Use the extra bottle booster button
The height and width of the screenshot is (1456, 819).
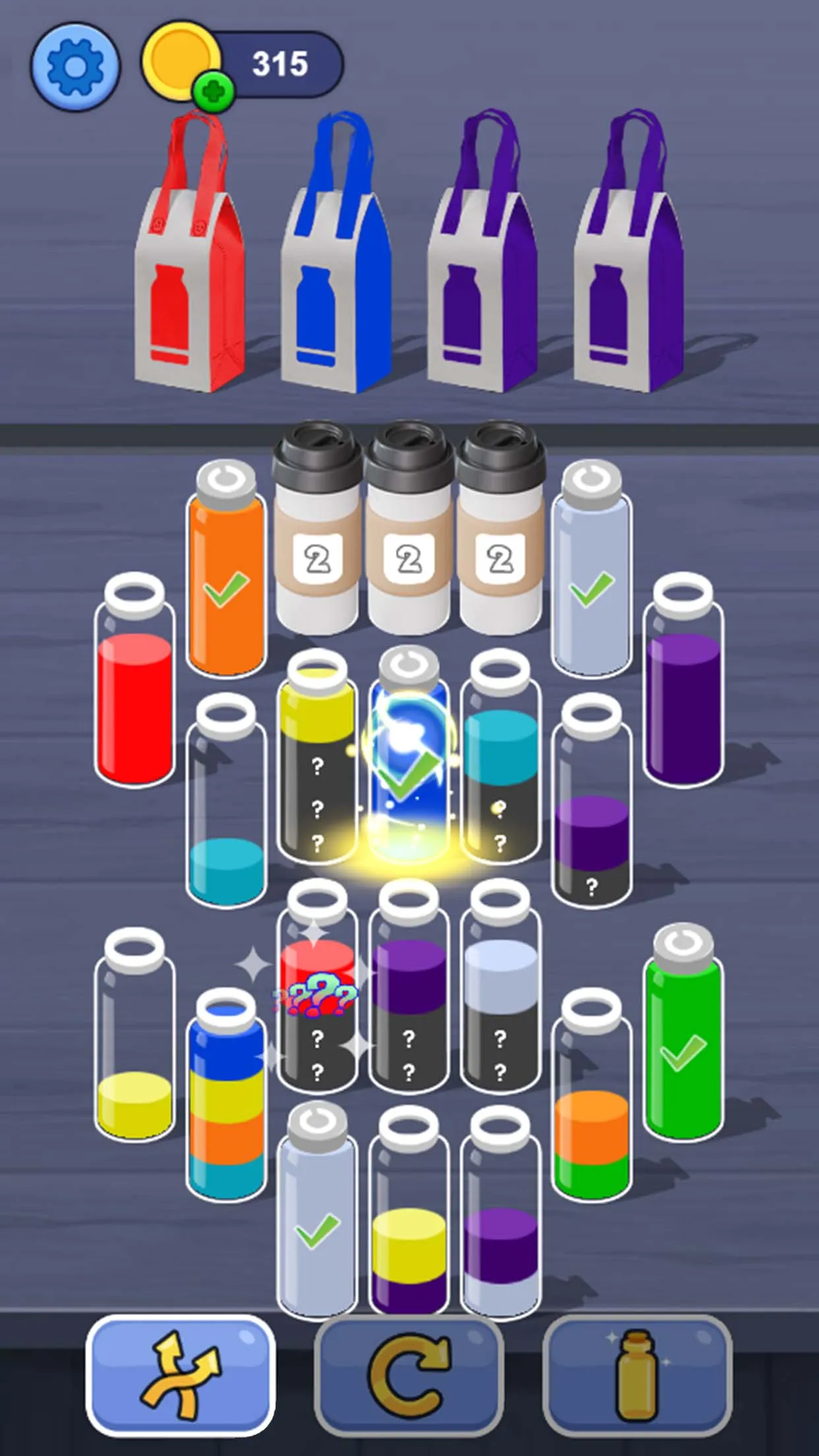637,1376
